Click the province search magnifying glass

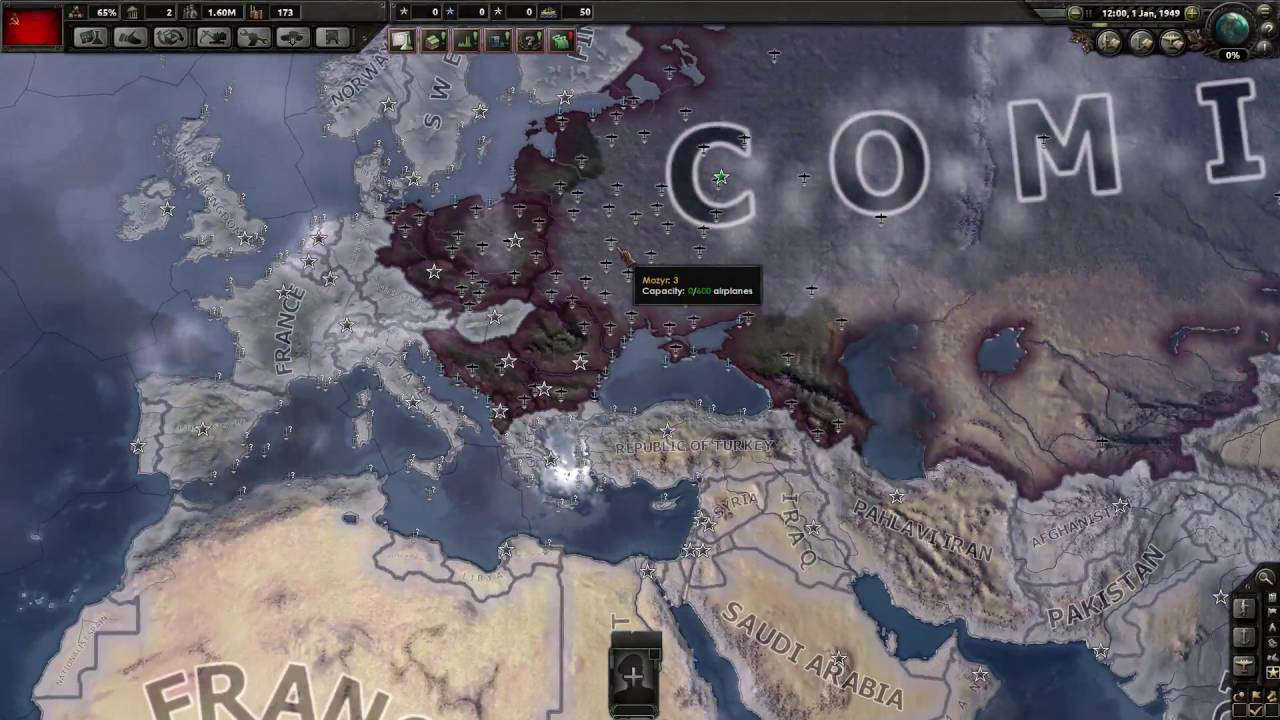pos(1264,577)
